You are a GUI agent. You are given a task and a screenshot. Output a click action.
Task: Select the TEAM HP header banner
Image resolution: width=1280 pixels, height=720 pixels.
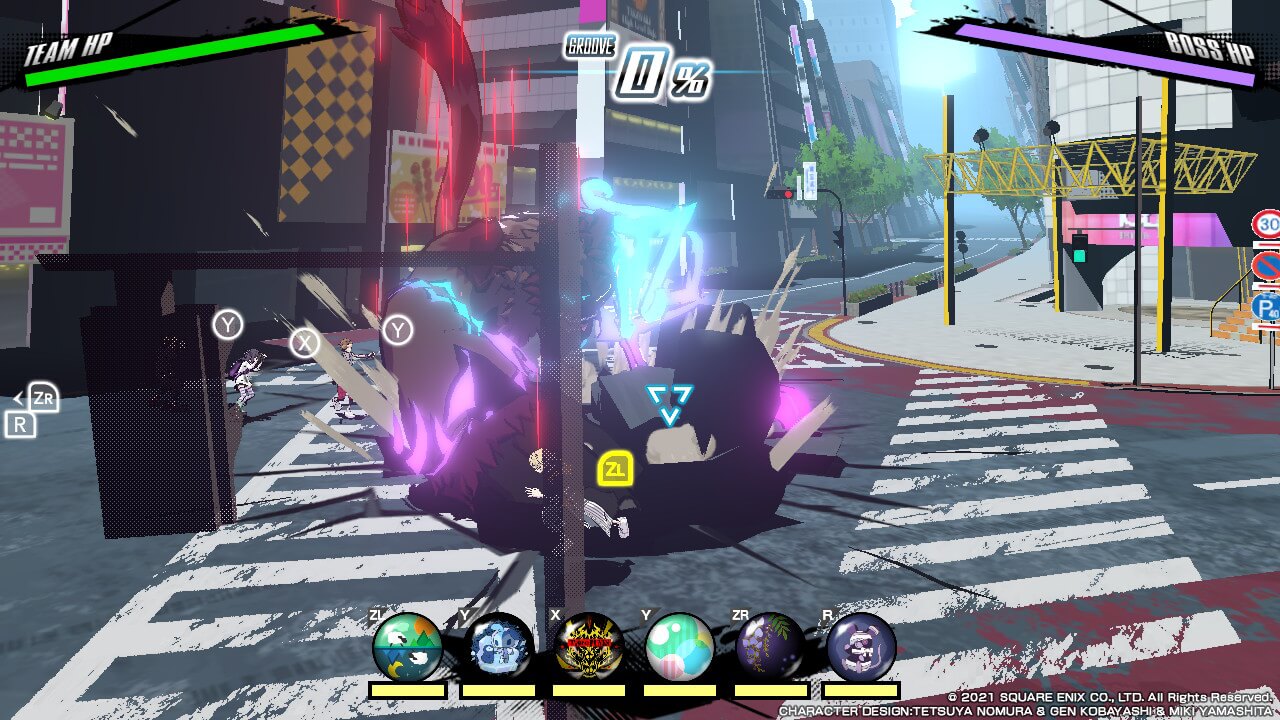70,45
